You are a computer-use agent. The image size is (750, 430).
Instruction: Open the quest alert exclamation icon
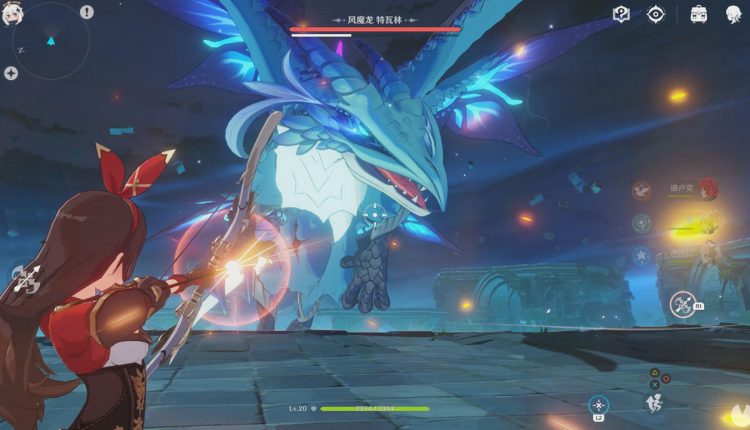point(87,12)
